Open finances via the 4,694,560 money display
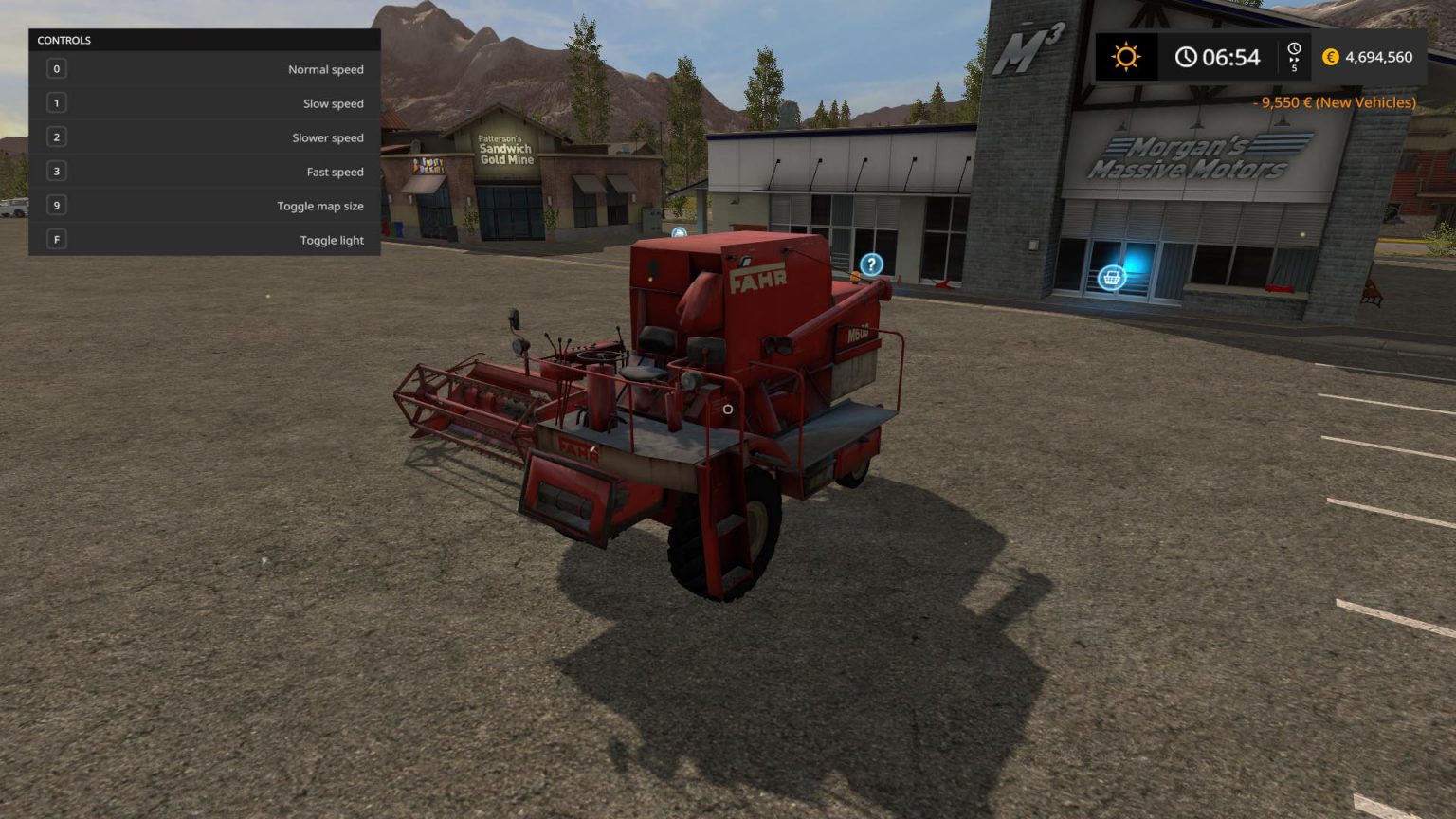 1377,57
